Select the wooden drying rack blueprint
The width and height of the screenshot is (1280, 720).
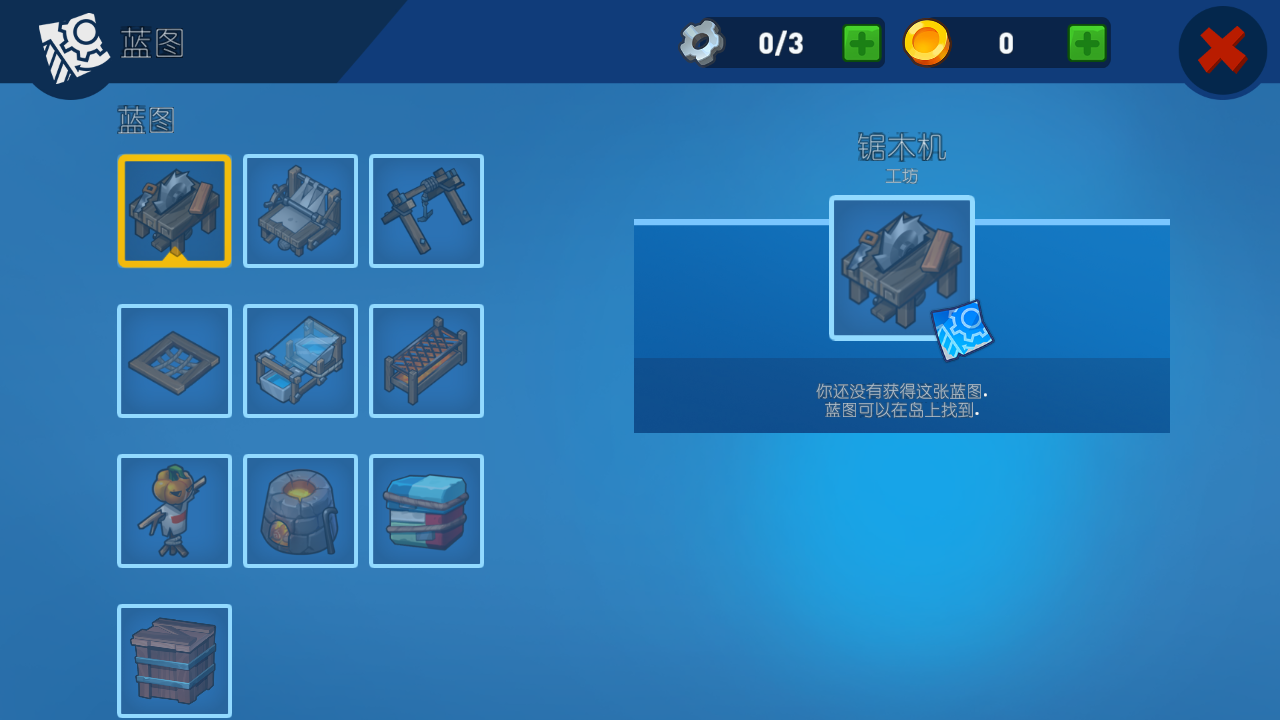426,361
